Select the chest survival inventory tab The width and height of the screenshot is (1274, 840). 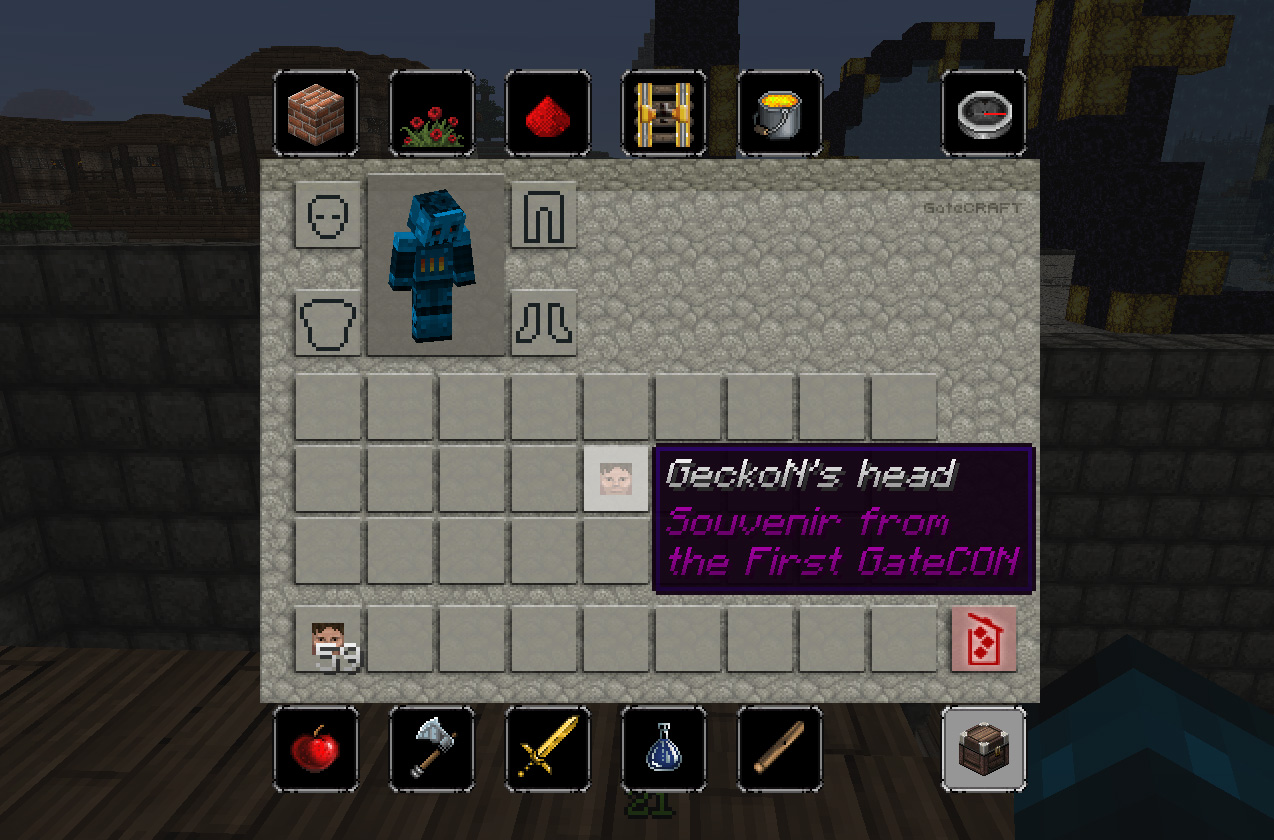(x=984, y=749)
